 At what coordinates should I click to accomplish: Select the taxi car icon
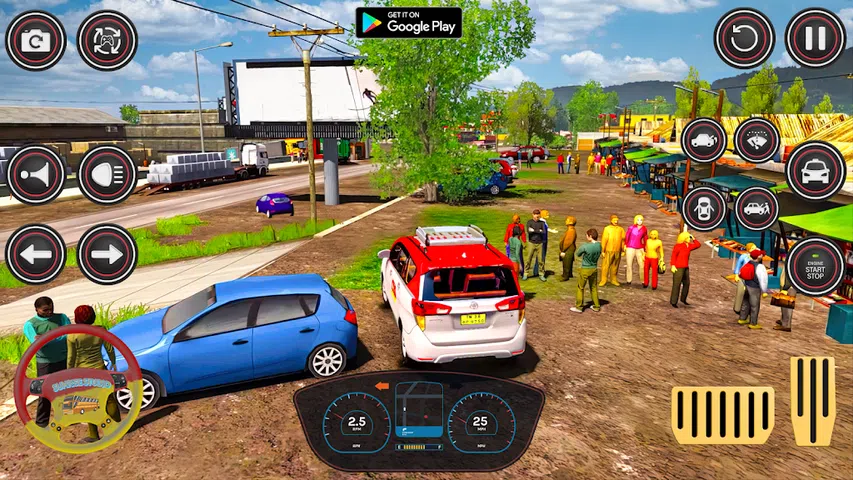(x=815, y=171)
